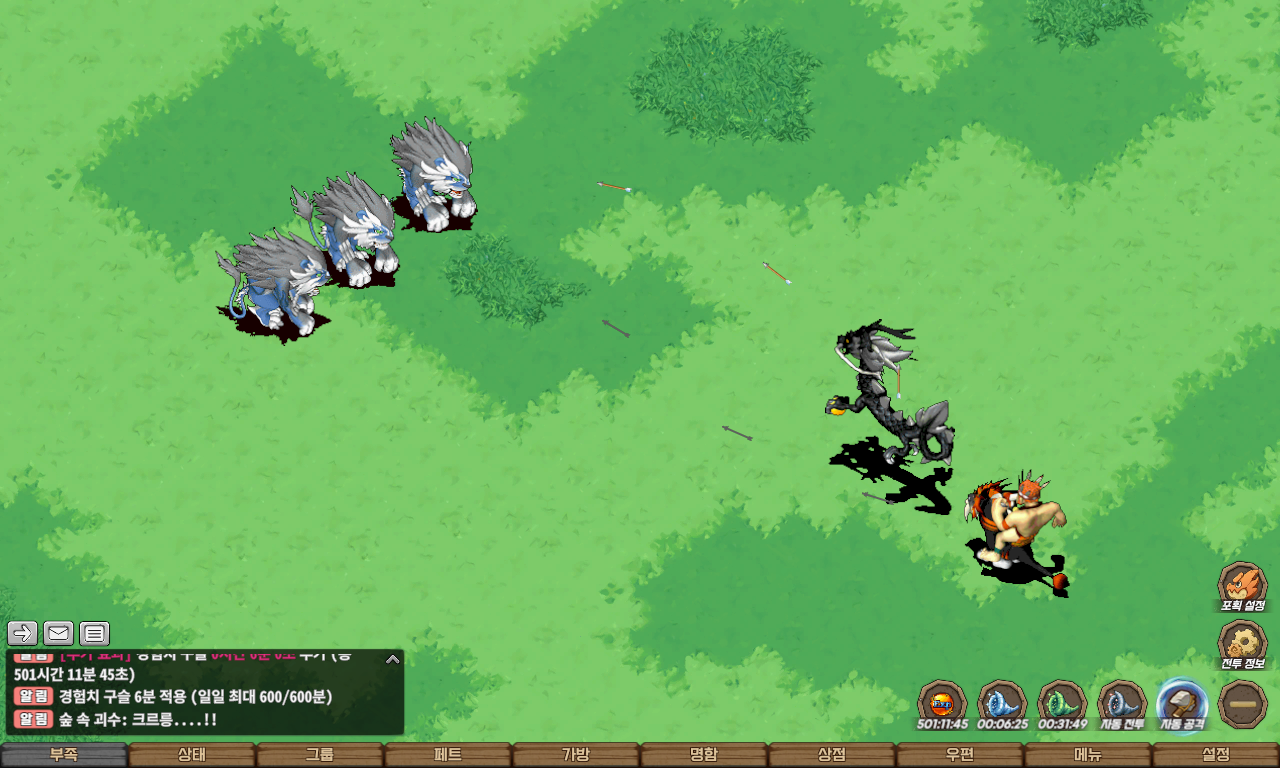
Task: View 전투 정보 battle info gear icon
Action: (x=1242, y=643)
